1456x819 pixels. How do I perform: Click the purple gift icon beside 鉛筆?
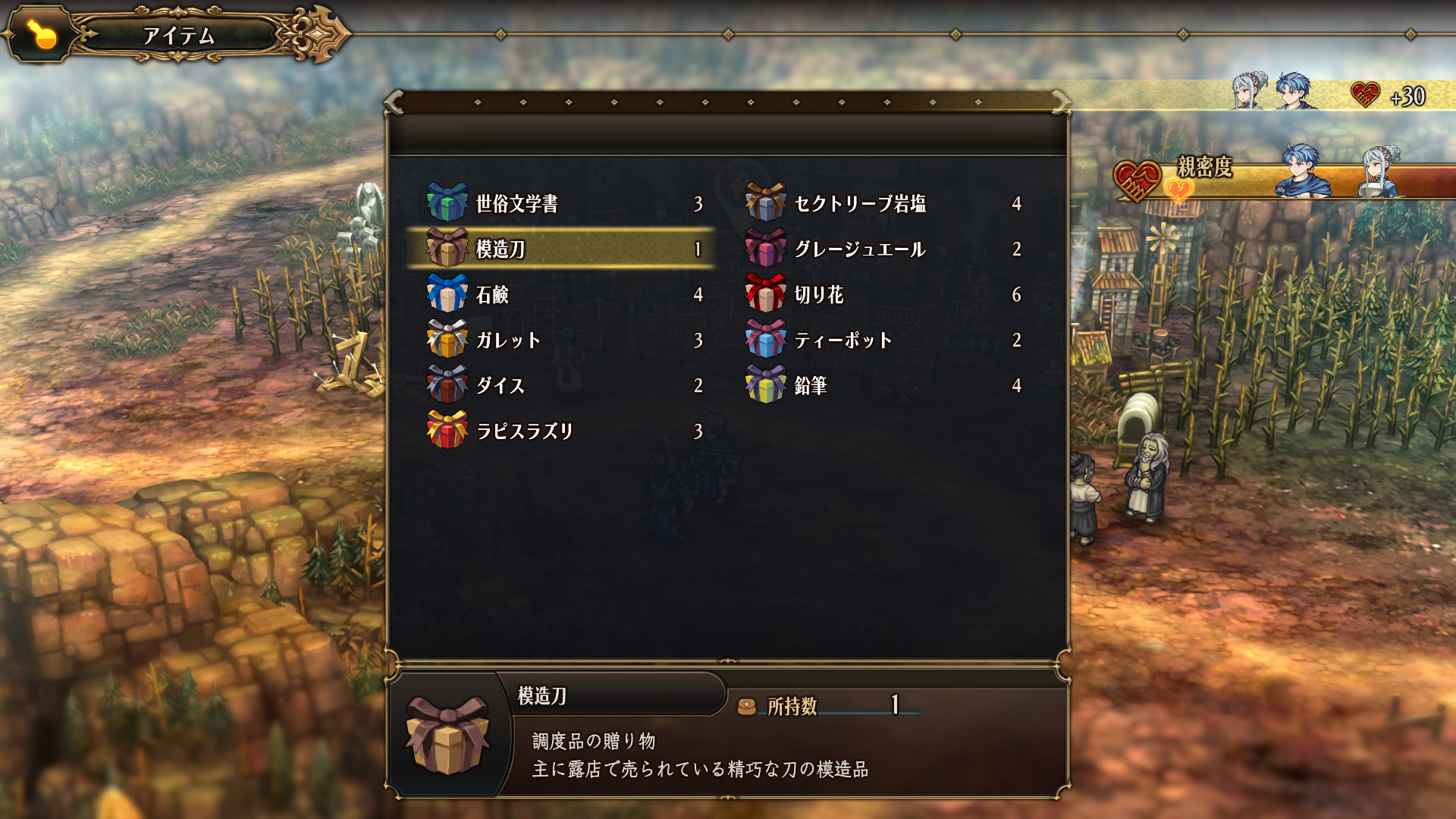click(766, 385)
